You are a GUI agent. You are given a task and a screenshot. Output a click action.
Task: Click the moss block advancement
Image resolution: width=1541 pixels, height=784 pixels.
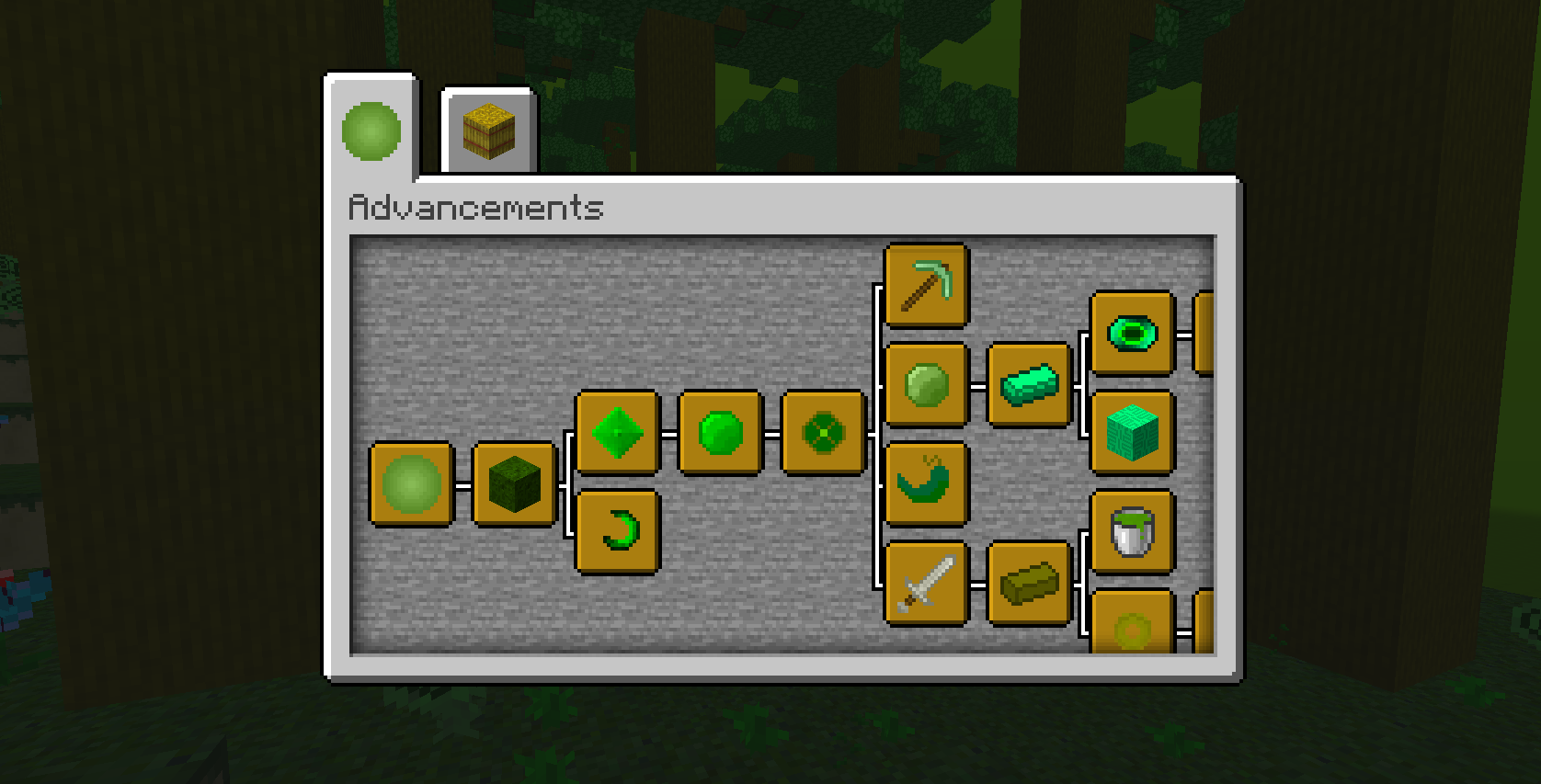click(512, 487)
